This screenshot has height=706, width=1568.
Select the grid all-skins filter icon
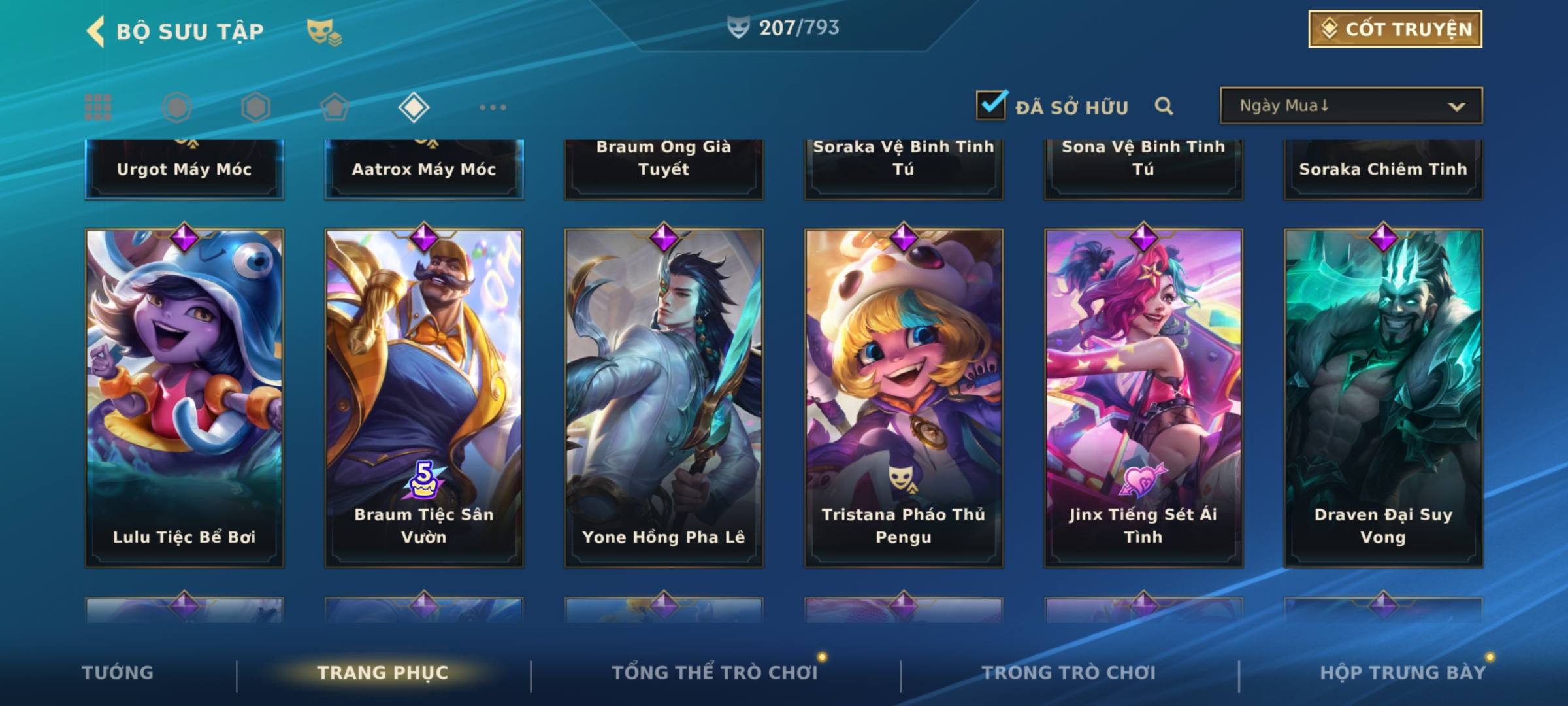click(x=98, y=107)
